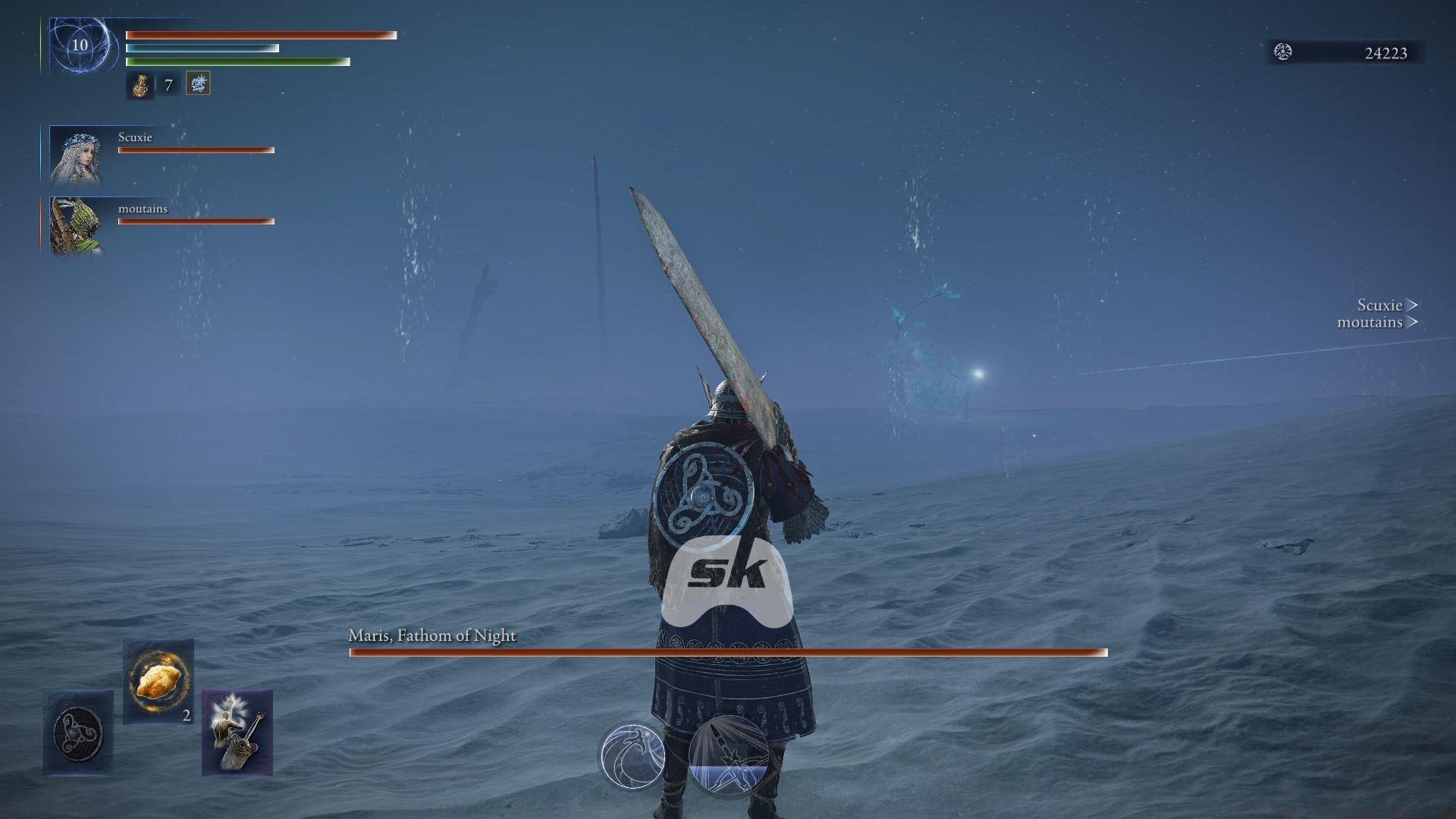Select the Crimson Flask icon
The width and height of the screenshot is (1456, 819).
143,84
